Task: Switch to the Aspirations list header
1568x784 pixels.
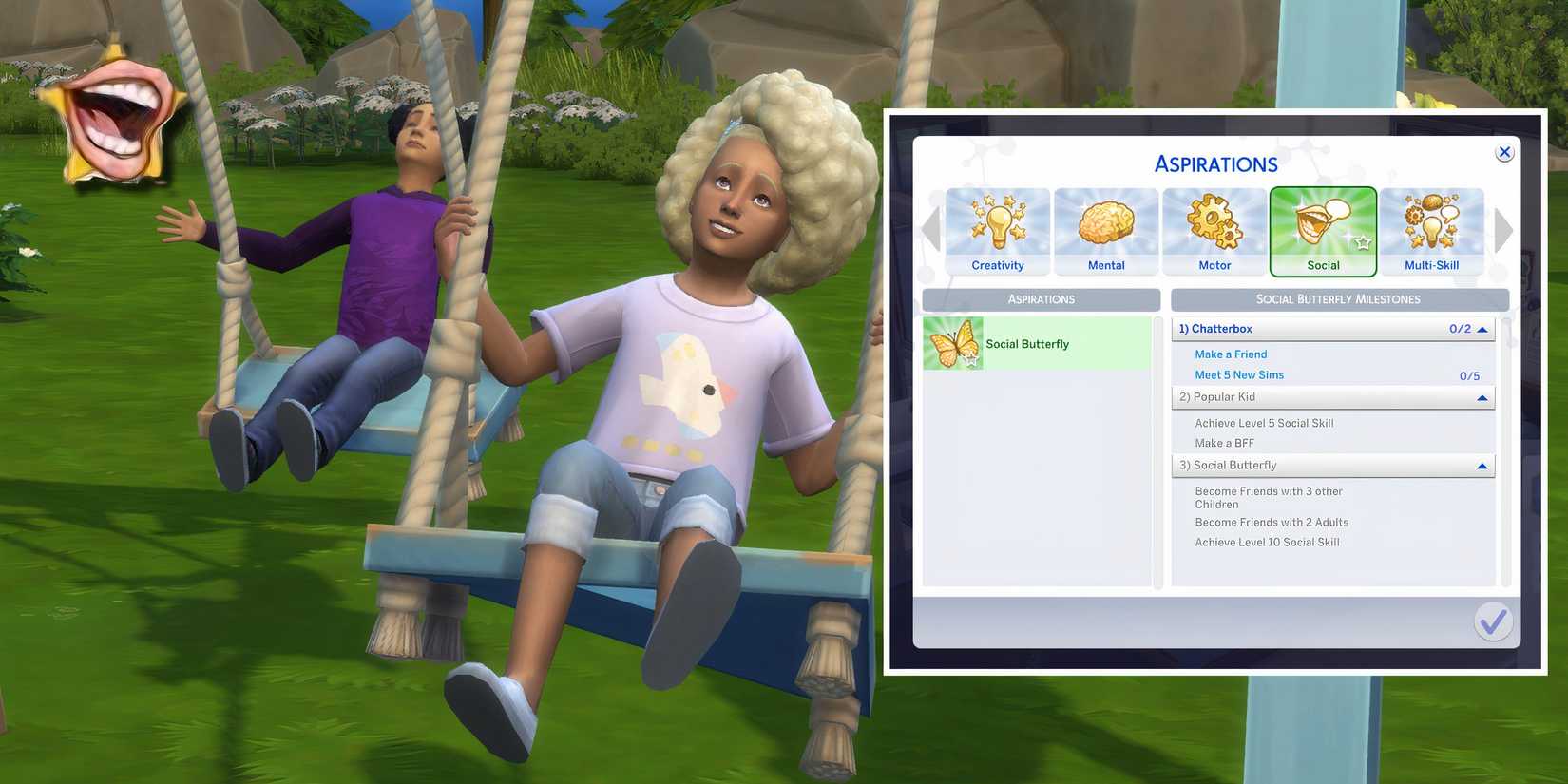Action: point(1041,299)
